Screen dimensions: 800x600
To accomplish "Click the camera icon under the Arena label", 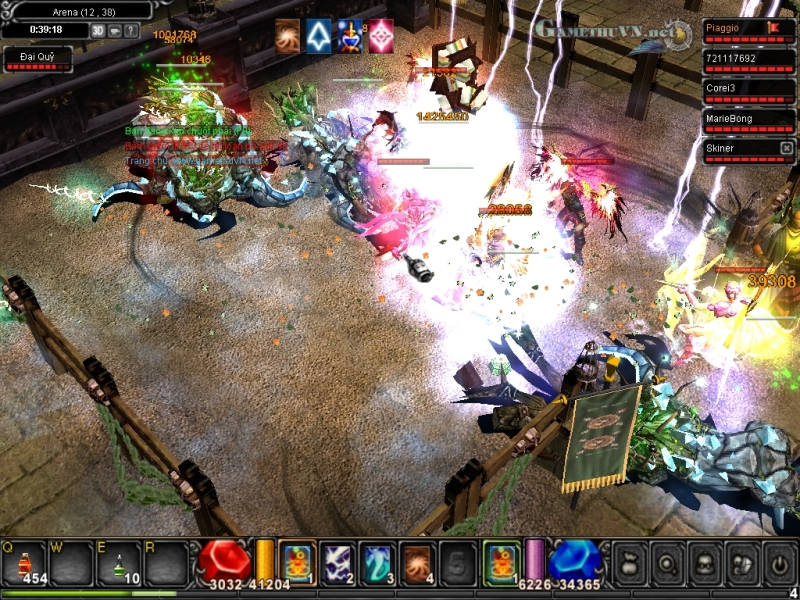I will click(115, 30).
